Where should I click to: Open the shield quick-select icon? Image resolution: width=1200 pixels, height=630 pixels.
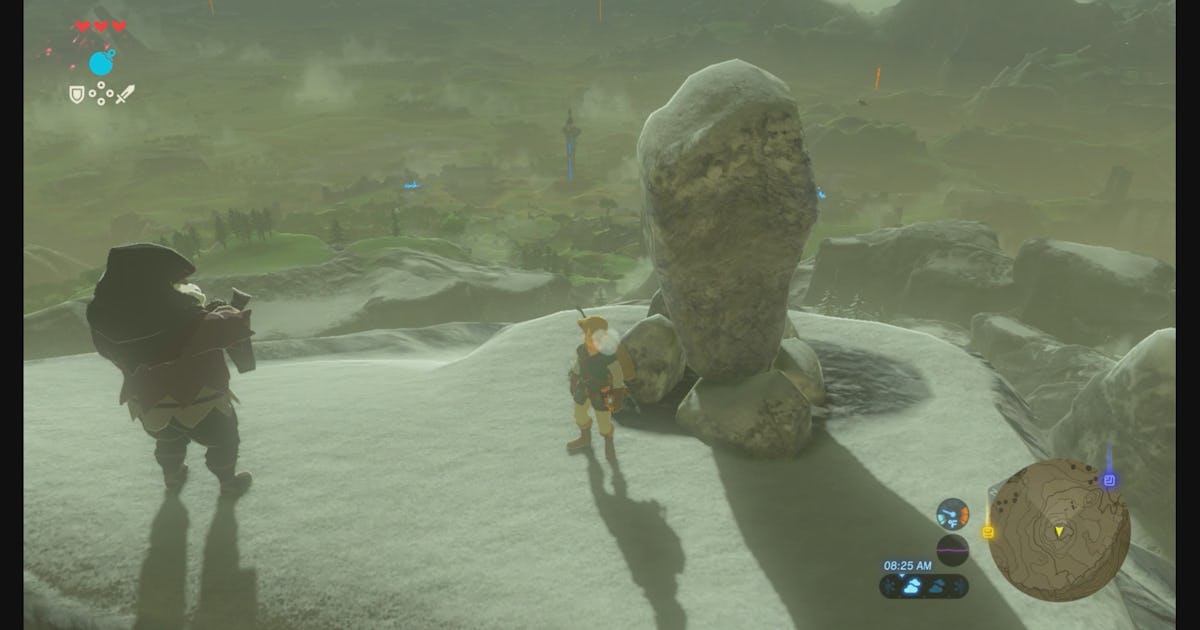76,94
